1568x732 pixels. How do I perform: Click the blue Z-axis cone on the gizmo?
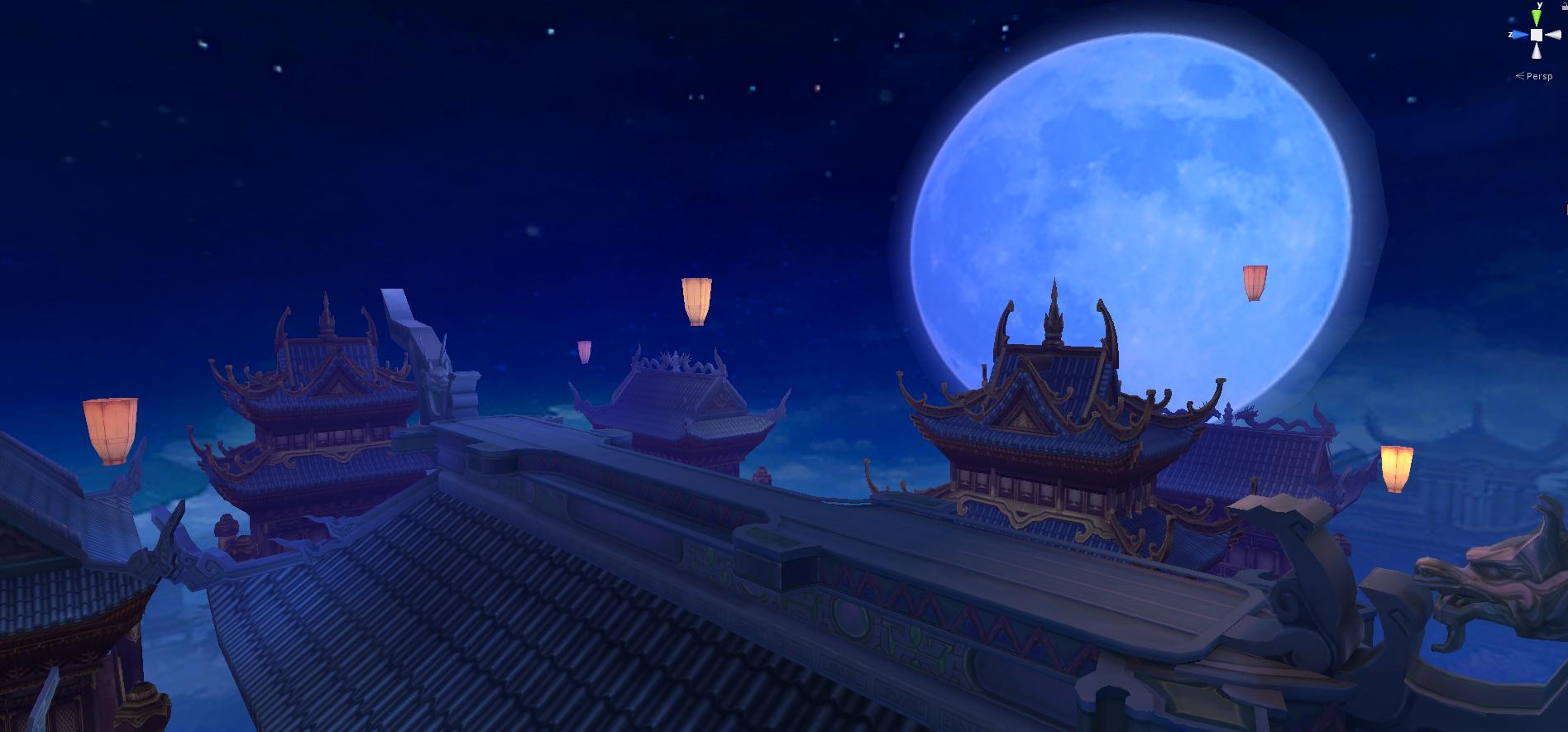(1519, 35)
